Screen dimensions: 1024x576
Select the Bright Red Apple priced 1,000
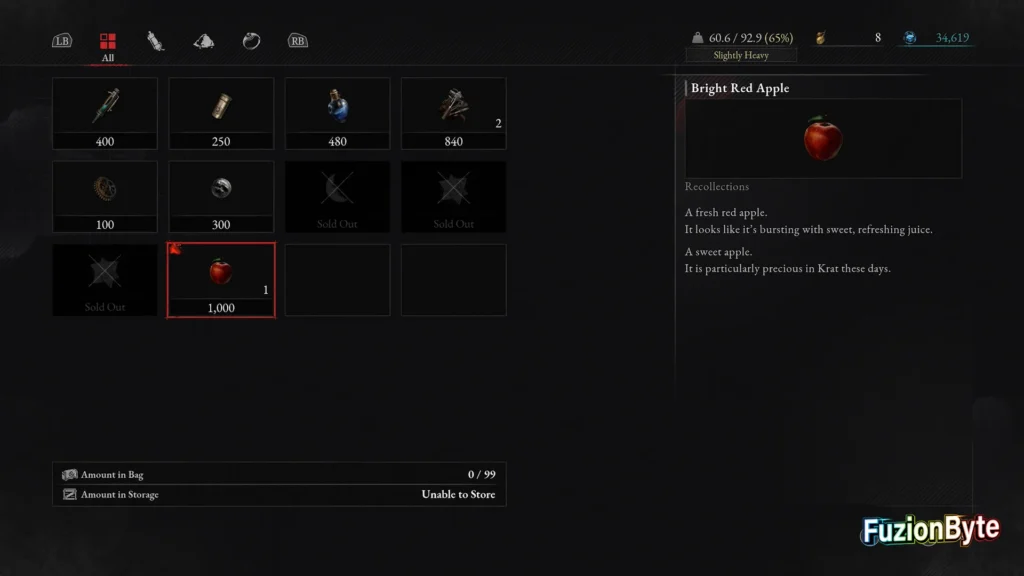click(221, 280)
